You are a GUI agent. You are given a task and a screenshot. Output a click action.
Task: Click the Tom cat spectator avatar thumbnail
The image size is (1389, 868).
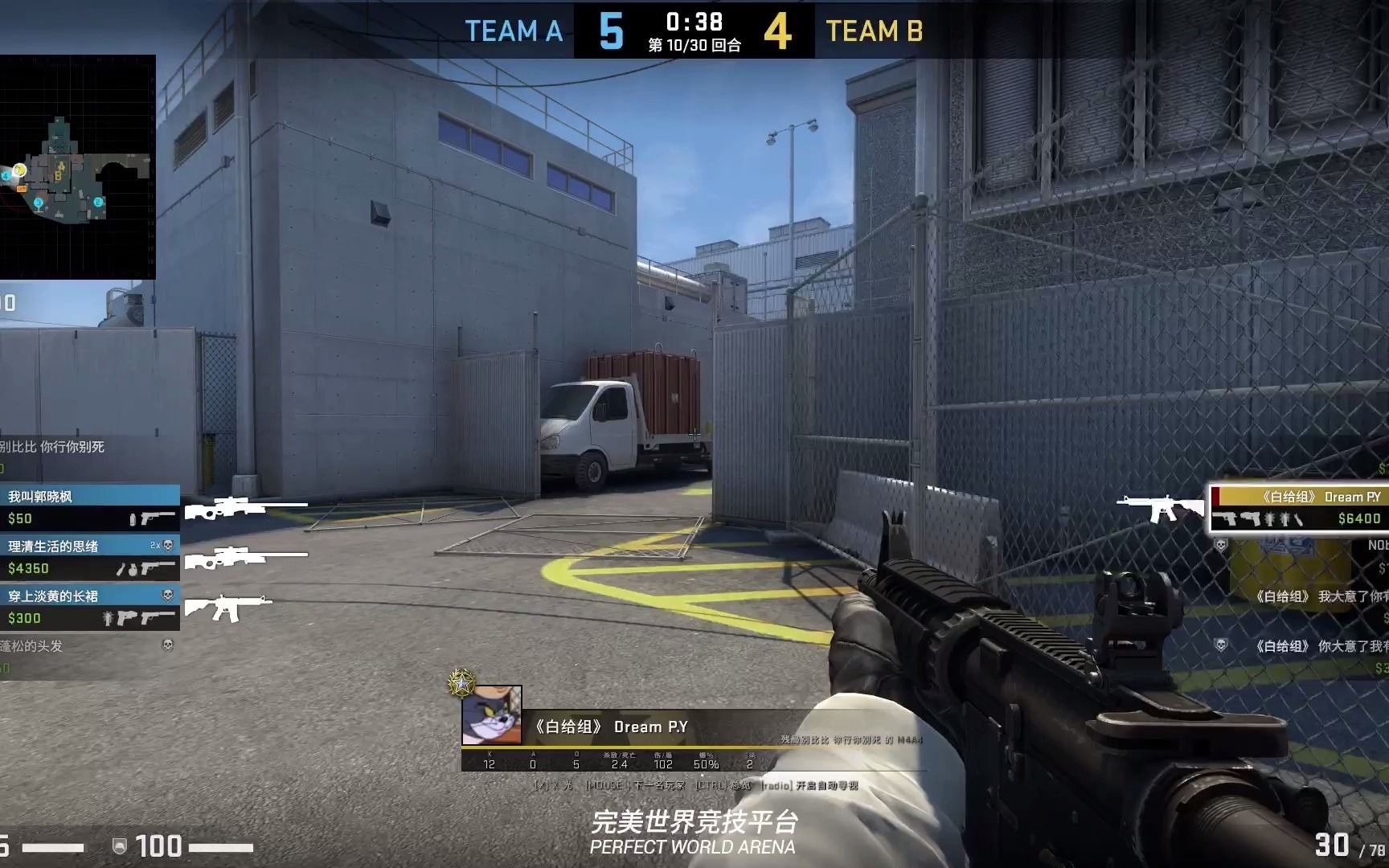tap(491, 715)
